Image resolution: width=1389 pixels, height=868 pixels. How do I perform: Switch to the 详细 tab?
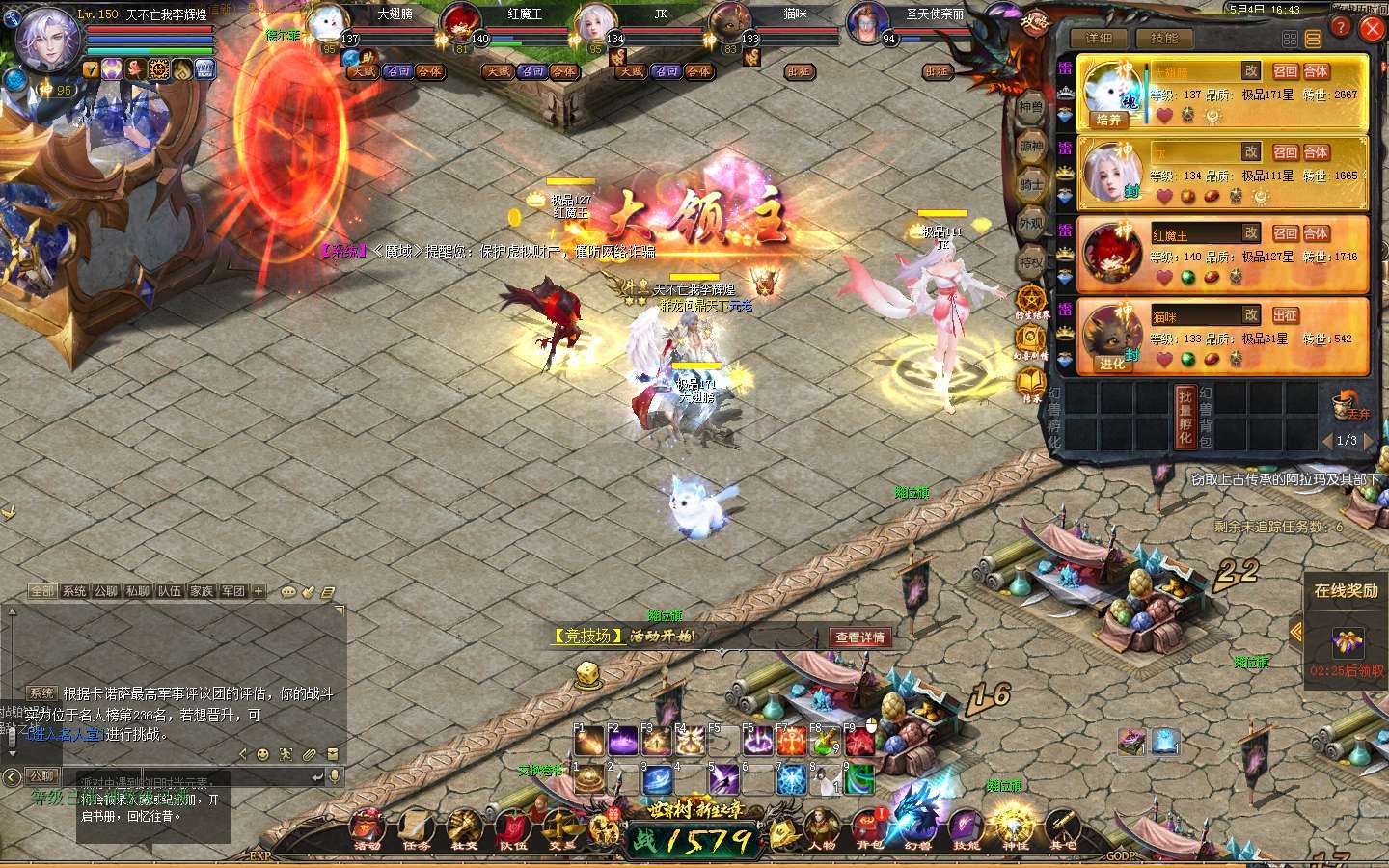coord(1099,39)
